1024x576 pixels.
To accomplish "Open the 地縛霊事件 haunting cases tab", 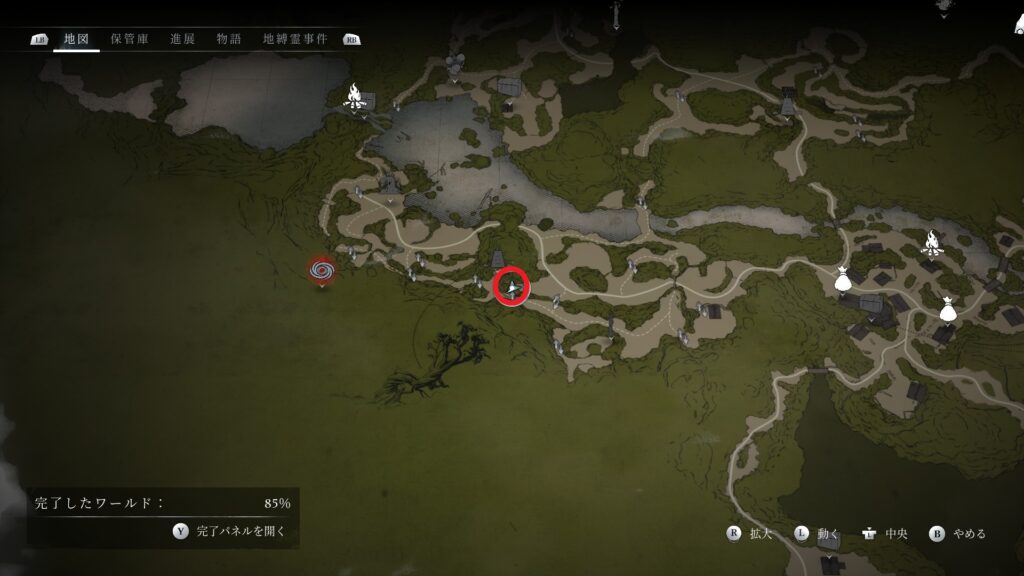I will (x=295, y=39).
